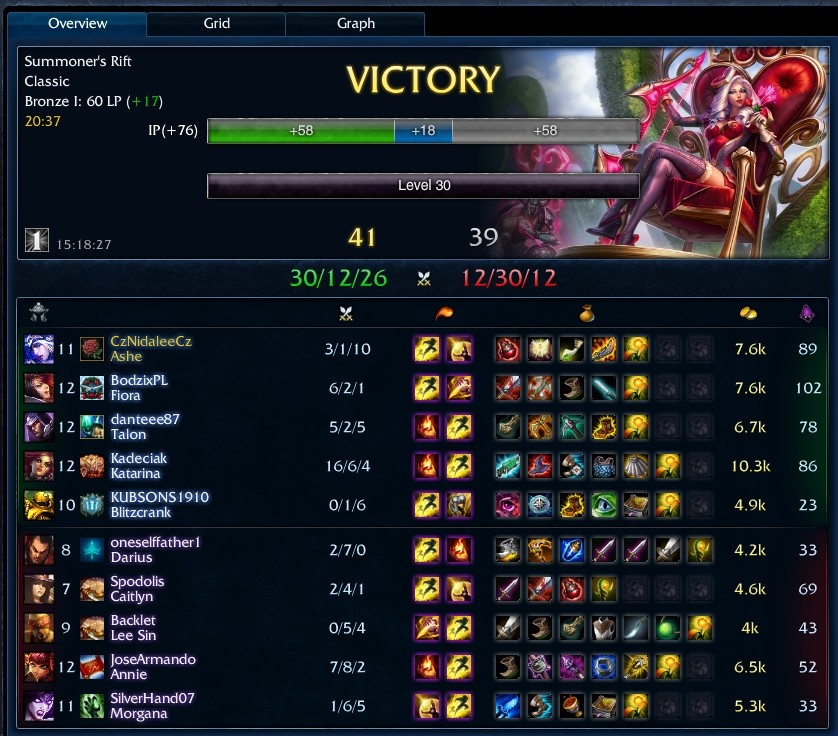Click Ashe's champion portrait
Screen dimensions: 838x736
click(x=39, y=349)
